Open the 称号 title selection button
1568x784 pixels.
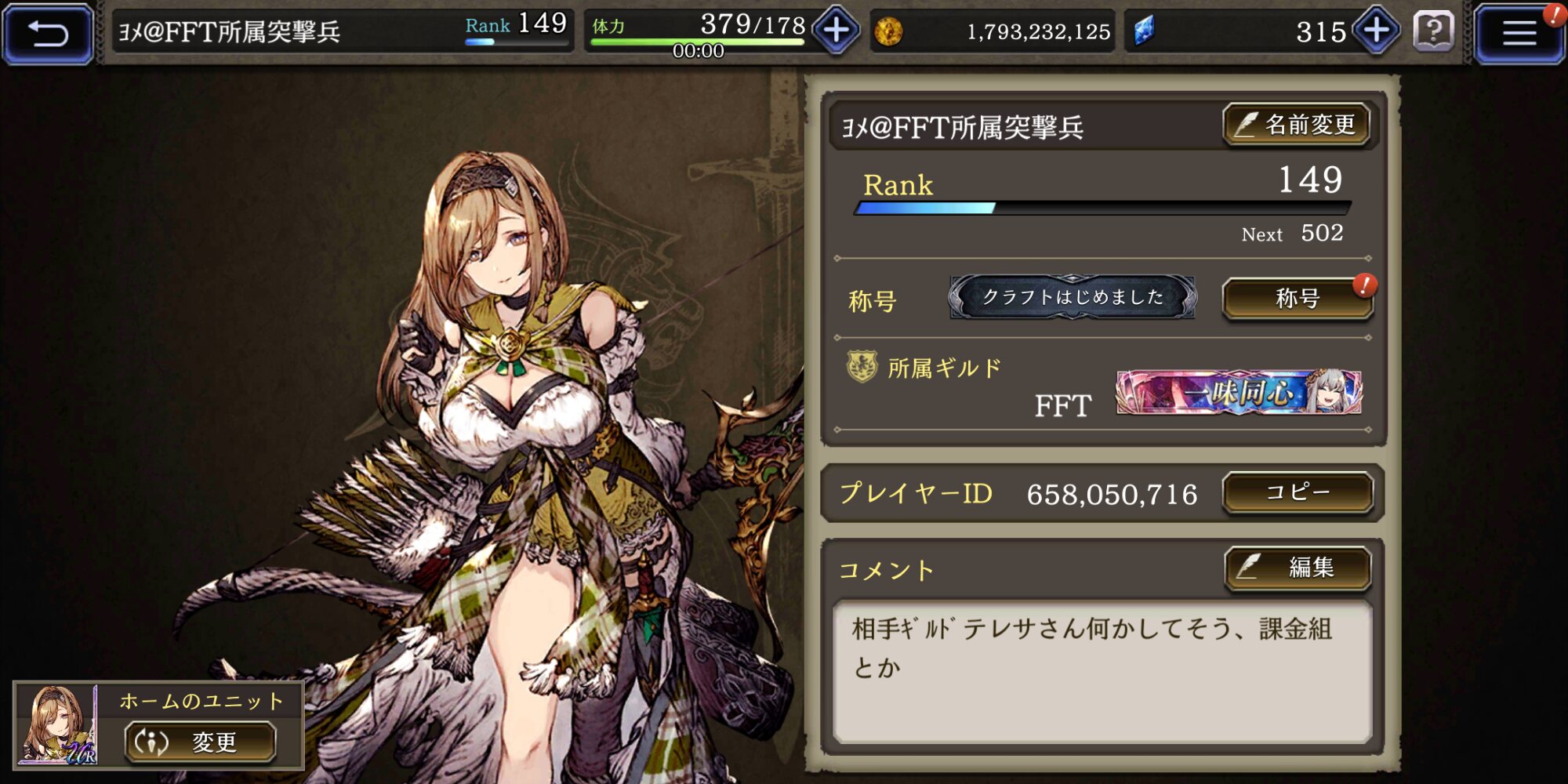[x=1298, y=299]
